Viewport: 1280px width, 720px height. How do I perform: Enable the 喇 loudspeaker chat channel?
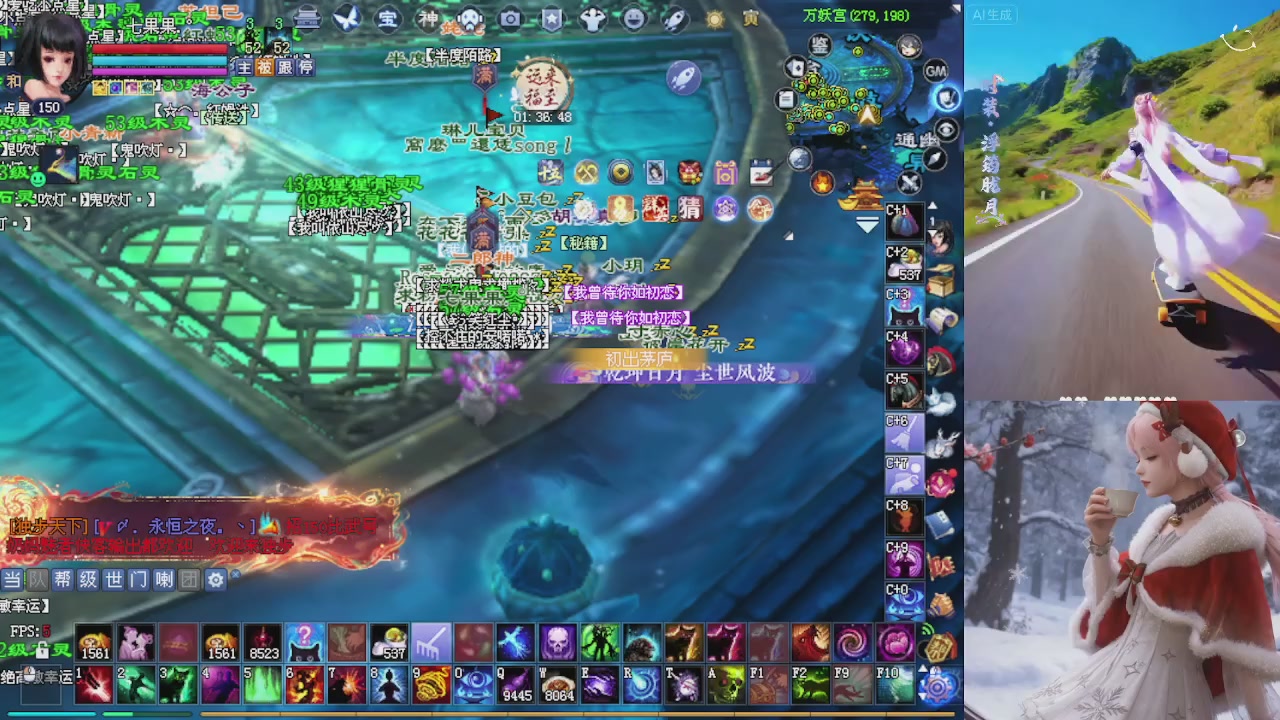tap(161, 578)
